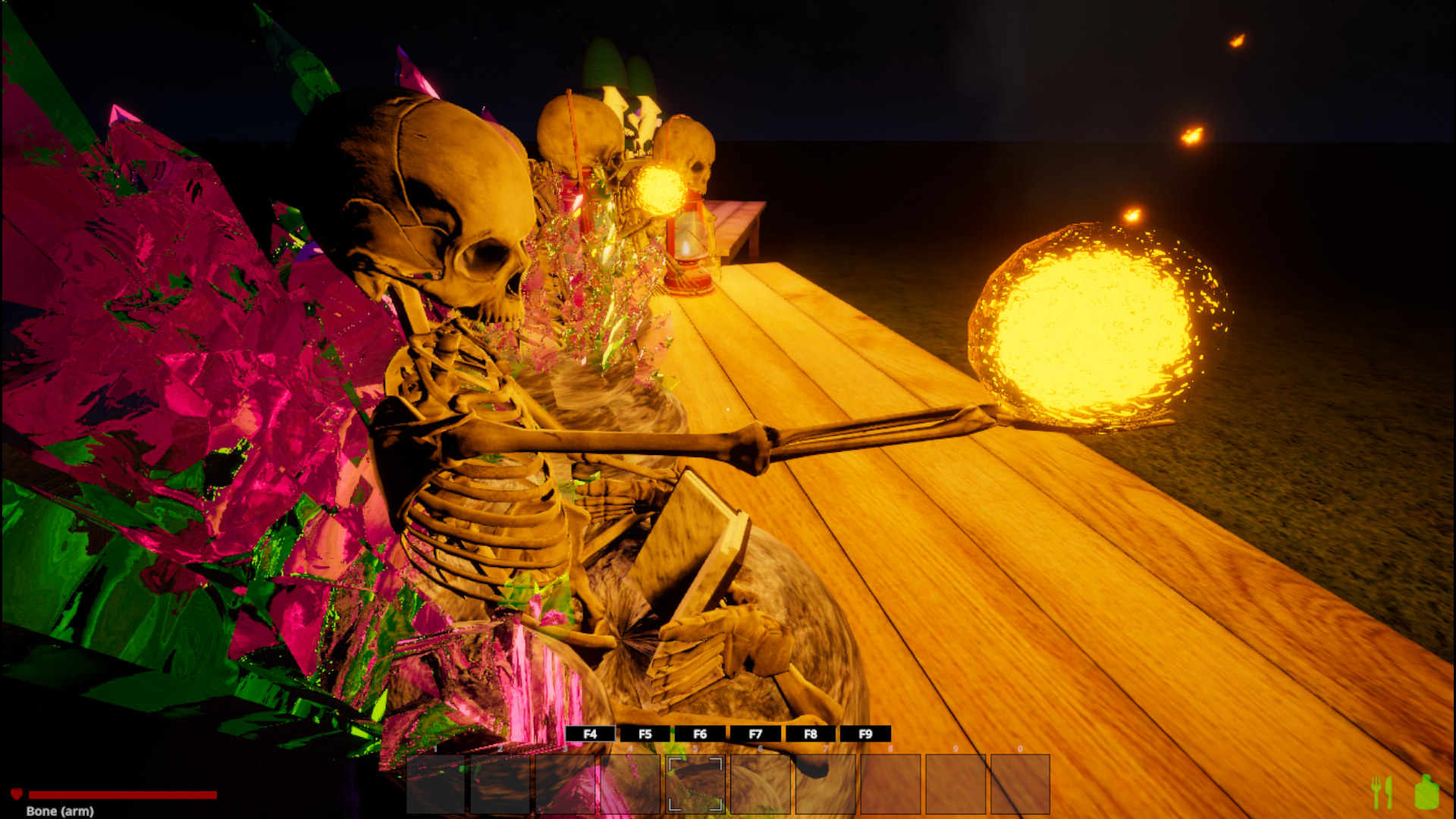Switch to the F9 hotbar tab
Image resolution: width=1456 pixels, height=819 pixels.
[x=865, y=733]
